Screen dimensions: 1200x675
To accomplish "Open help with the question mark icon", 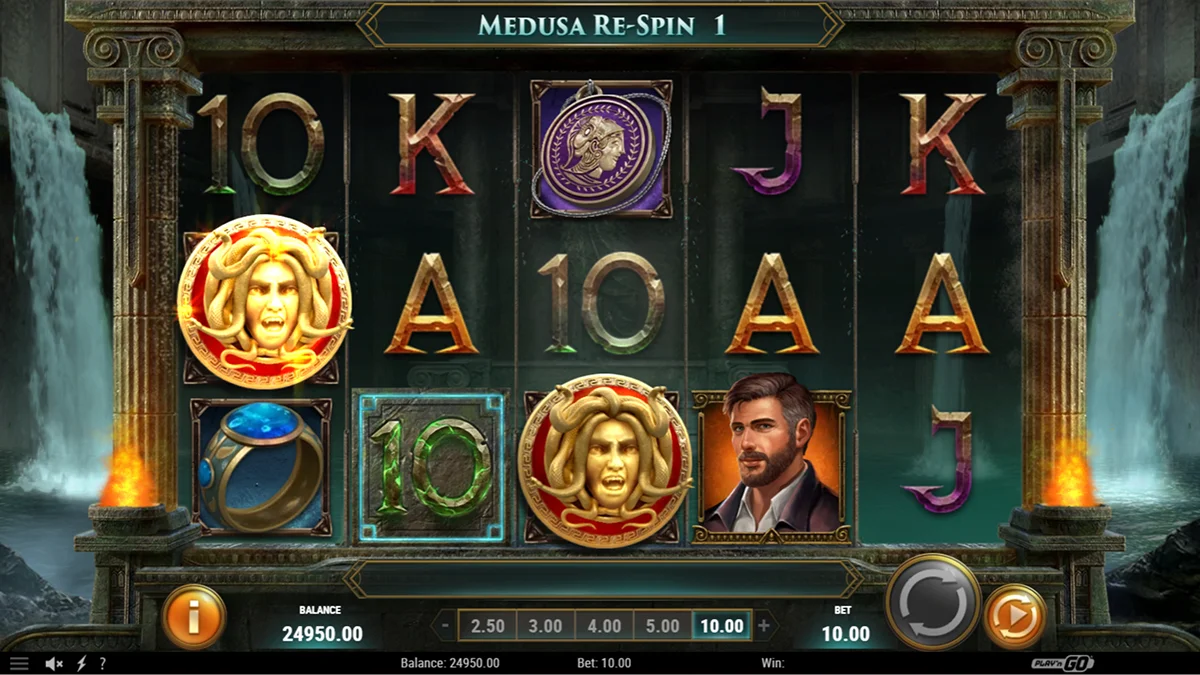I will point(102,663).
